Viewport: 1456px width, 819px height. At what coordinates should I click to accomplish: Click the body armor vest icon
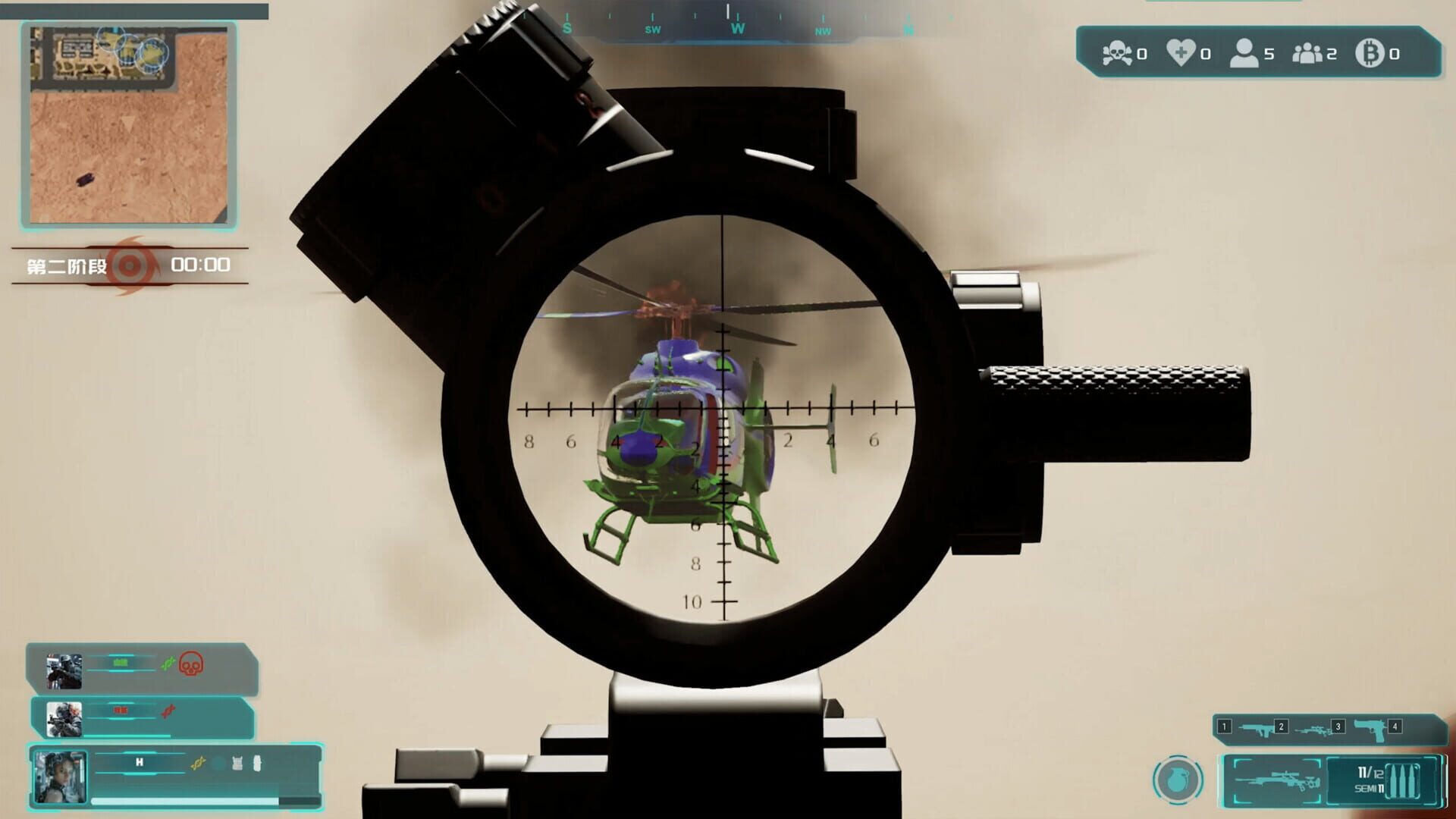pyautogui.click(x=237, y=762)
